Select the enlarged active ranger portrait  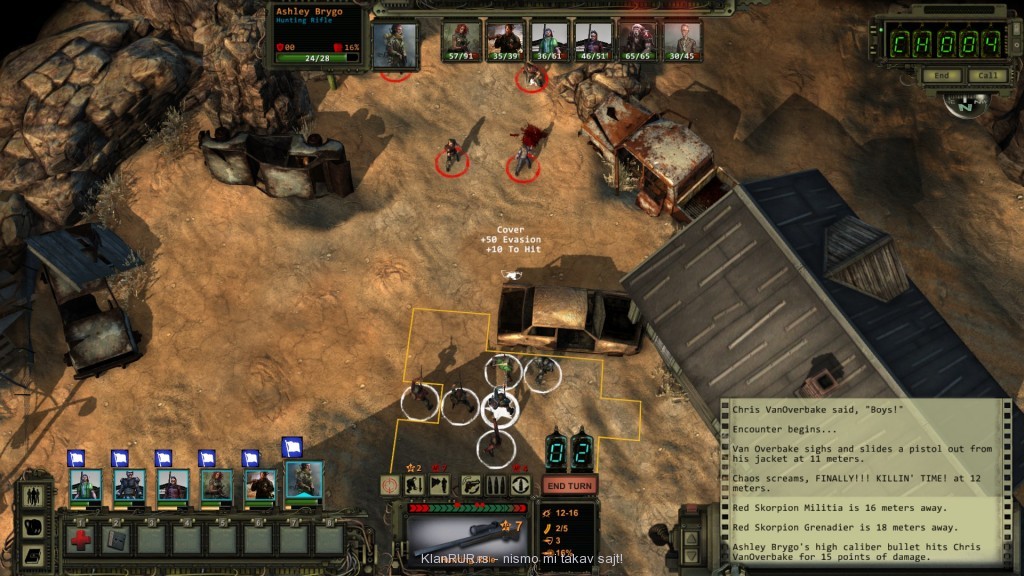pyautogui.click(x=304, y=481)
